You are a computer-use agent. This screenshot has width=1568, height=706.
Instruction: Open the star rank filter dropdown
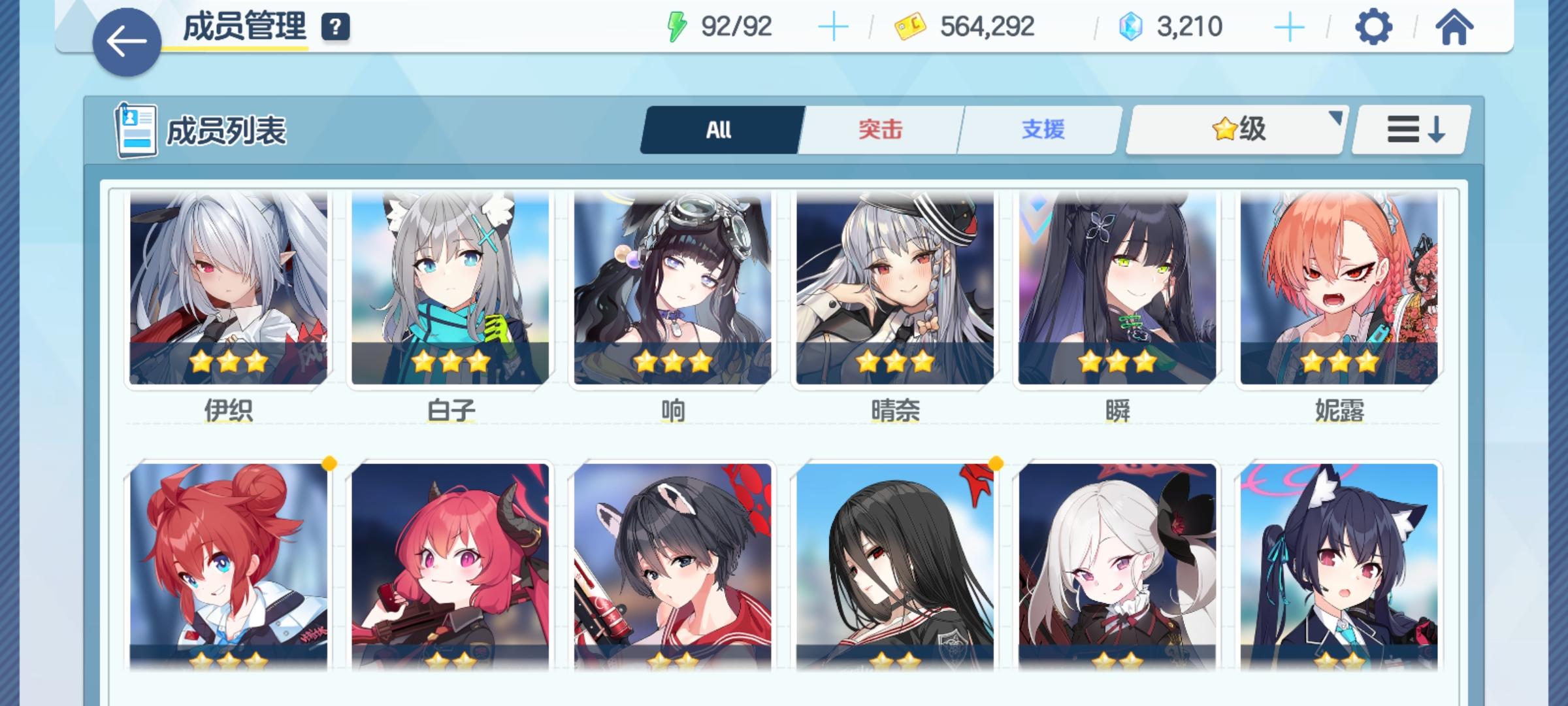pyautogui.click(x=1233, y=129)
